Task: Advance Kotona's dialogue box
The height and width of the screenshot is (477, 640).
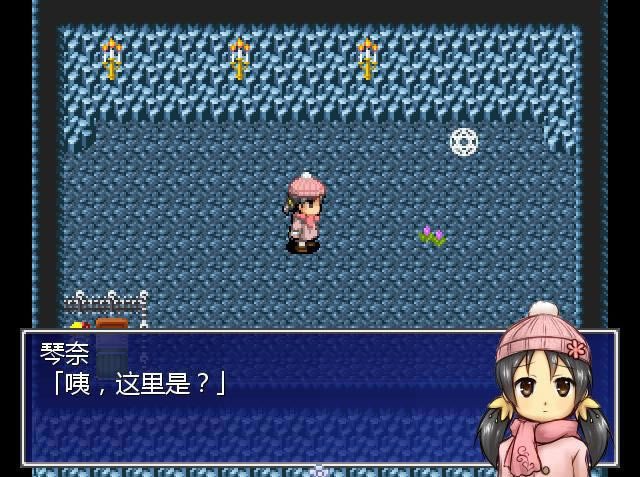Action: [x=260, y=398]
